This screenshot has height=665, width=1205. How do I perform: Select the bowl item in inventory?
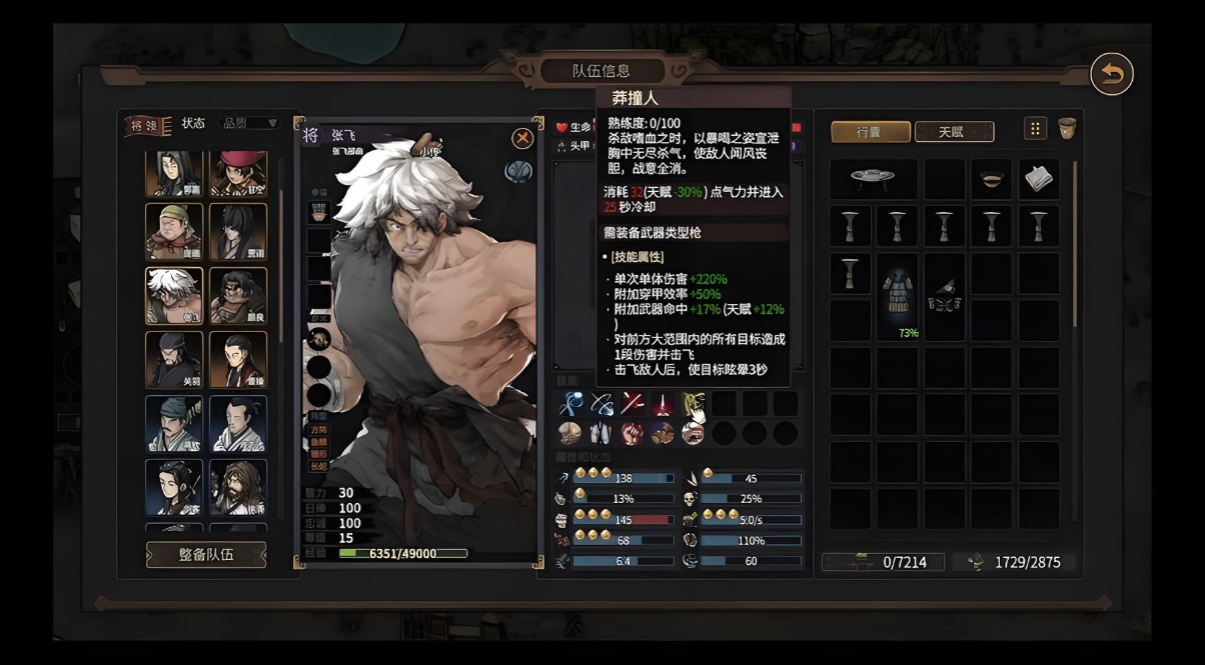point(992,179)
